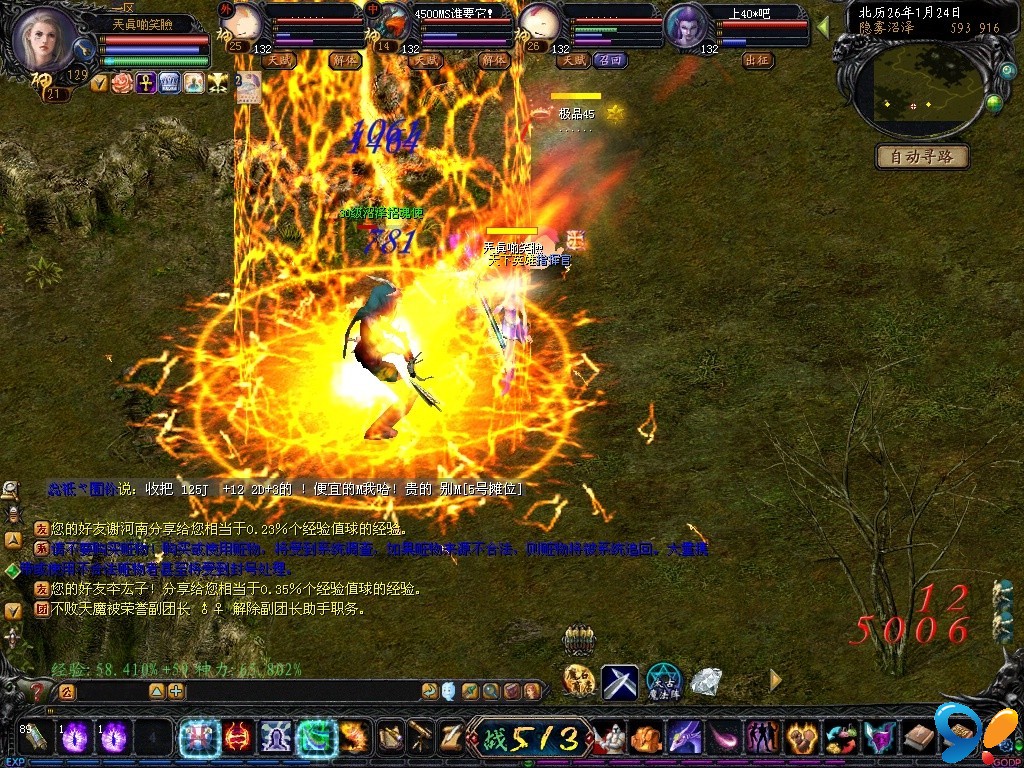Select the blonde player character portrait

[45, 35]
